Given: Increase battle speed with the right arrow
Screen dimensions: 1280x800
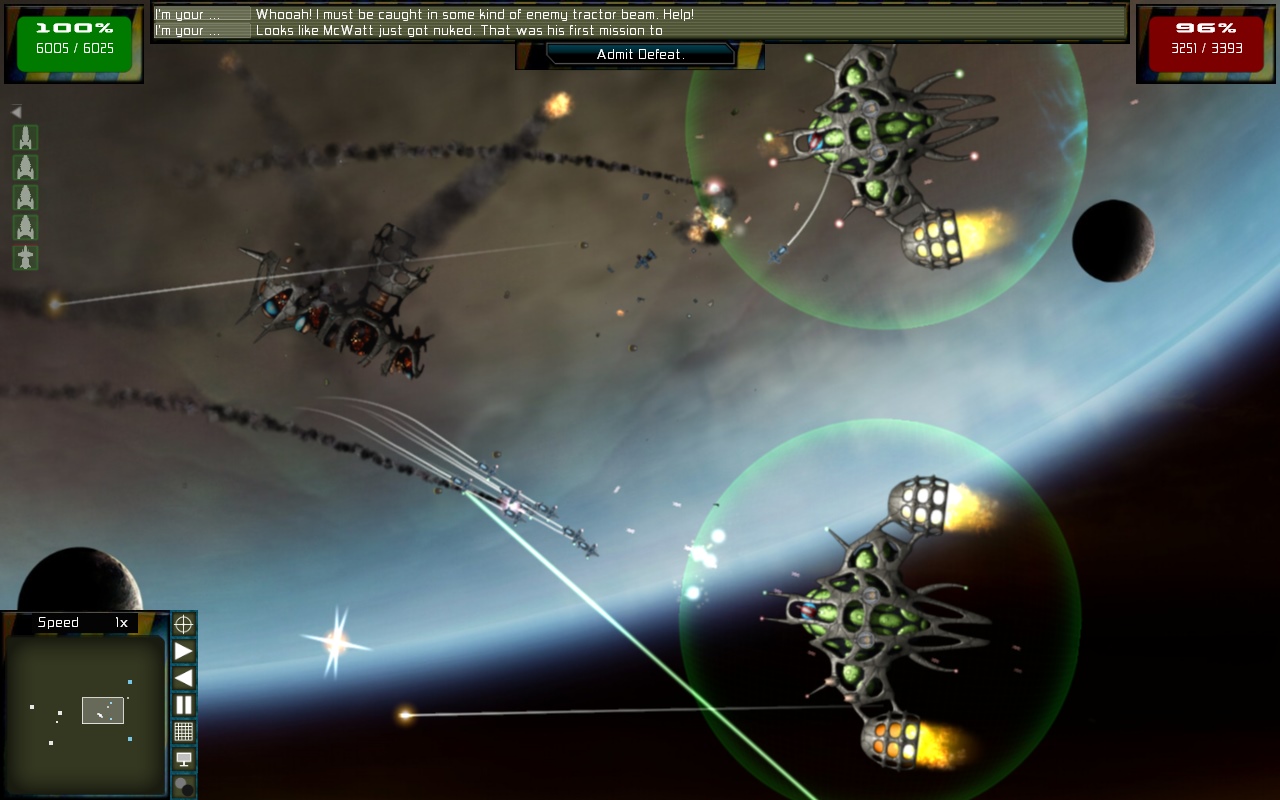Looking at the screenshot, I should tap(184, 652).
